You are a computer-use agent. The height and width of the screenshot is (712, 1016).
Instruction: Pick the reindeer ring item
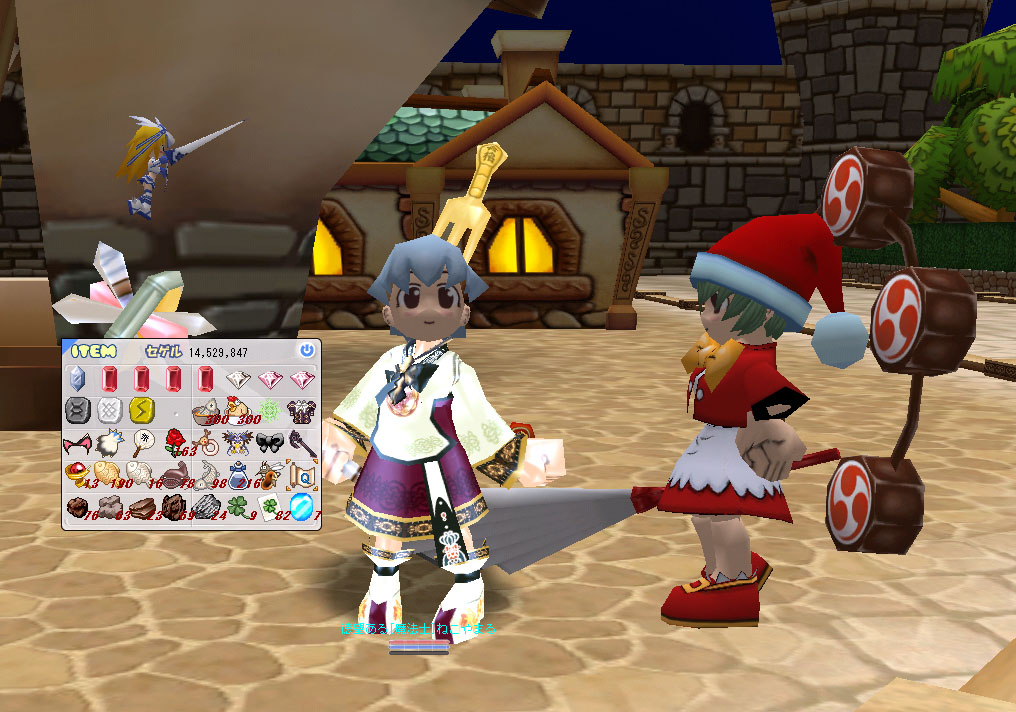[x=206, y=442]
